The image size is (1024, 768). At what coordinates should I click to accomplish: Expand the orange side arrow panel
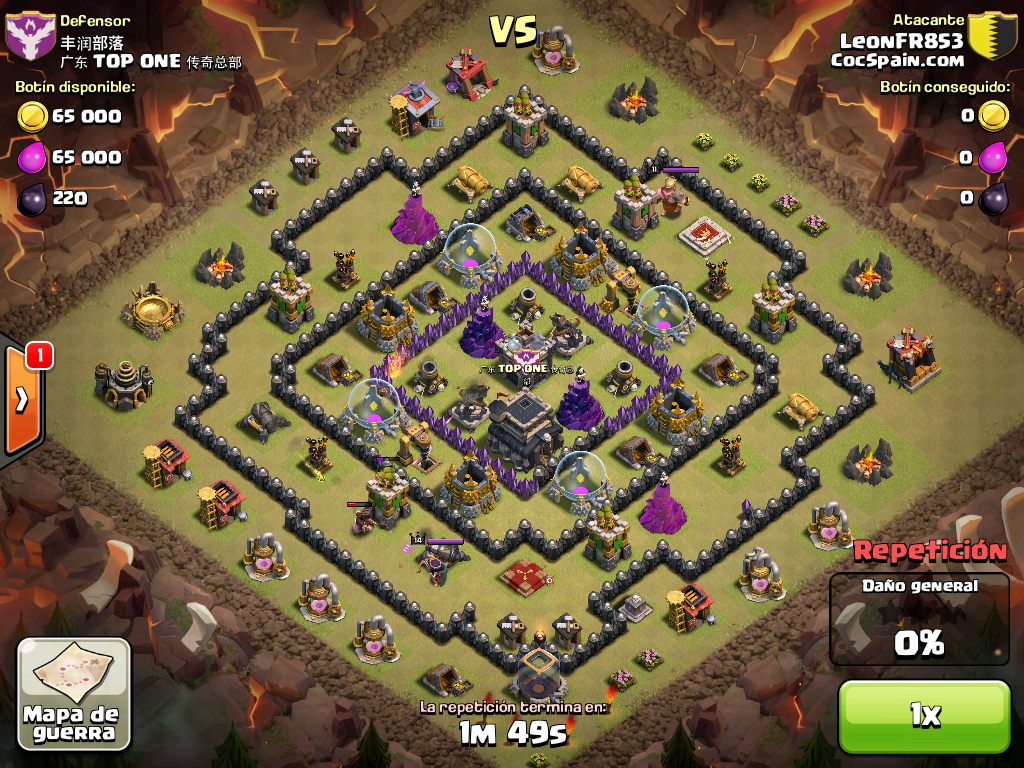(x=22, y=400)
